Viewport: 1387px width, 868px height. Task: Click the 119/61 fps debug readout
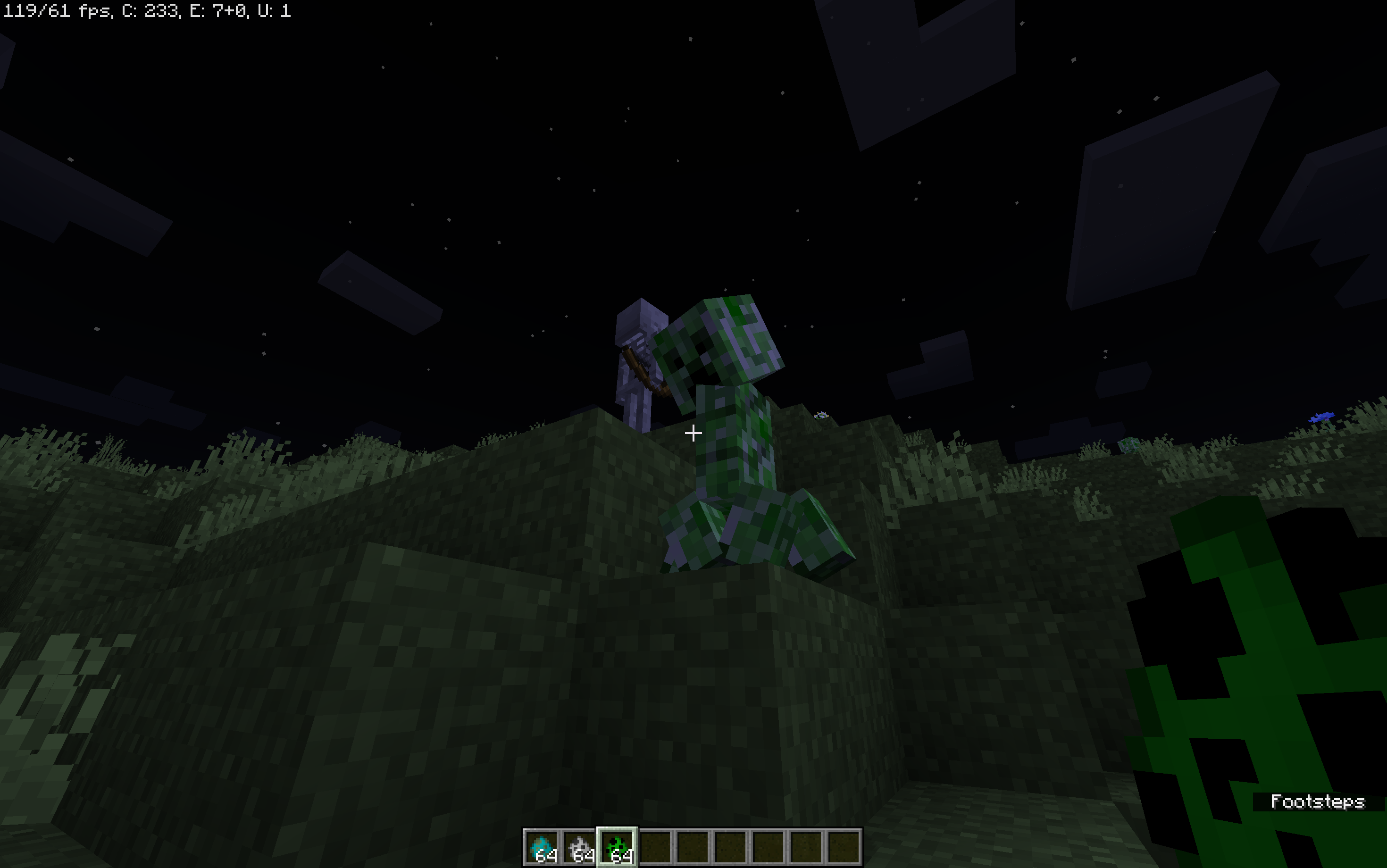click(58, 10)
